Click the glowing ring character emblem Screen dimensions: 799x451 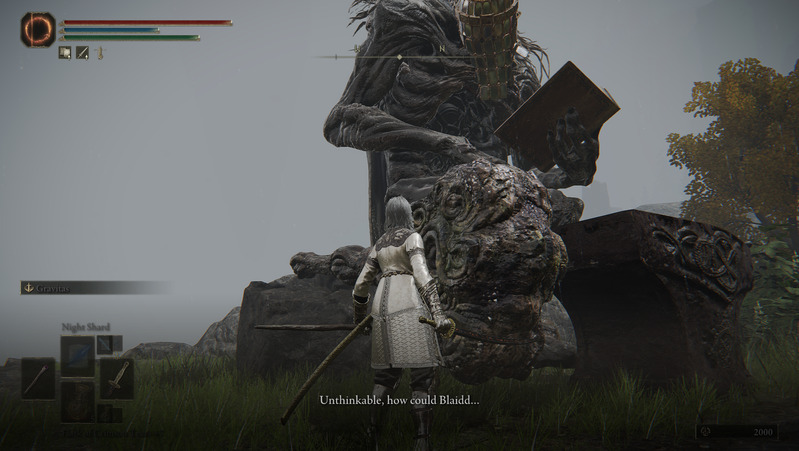[38, 29]
